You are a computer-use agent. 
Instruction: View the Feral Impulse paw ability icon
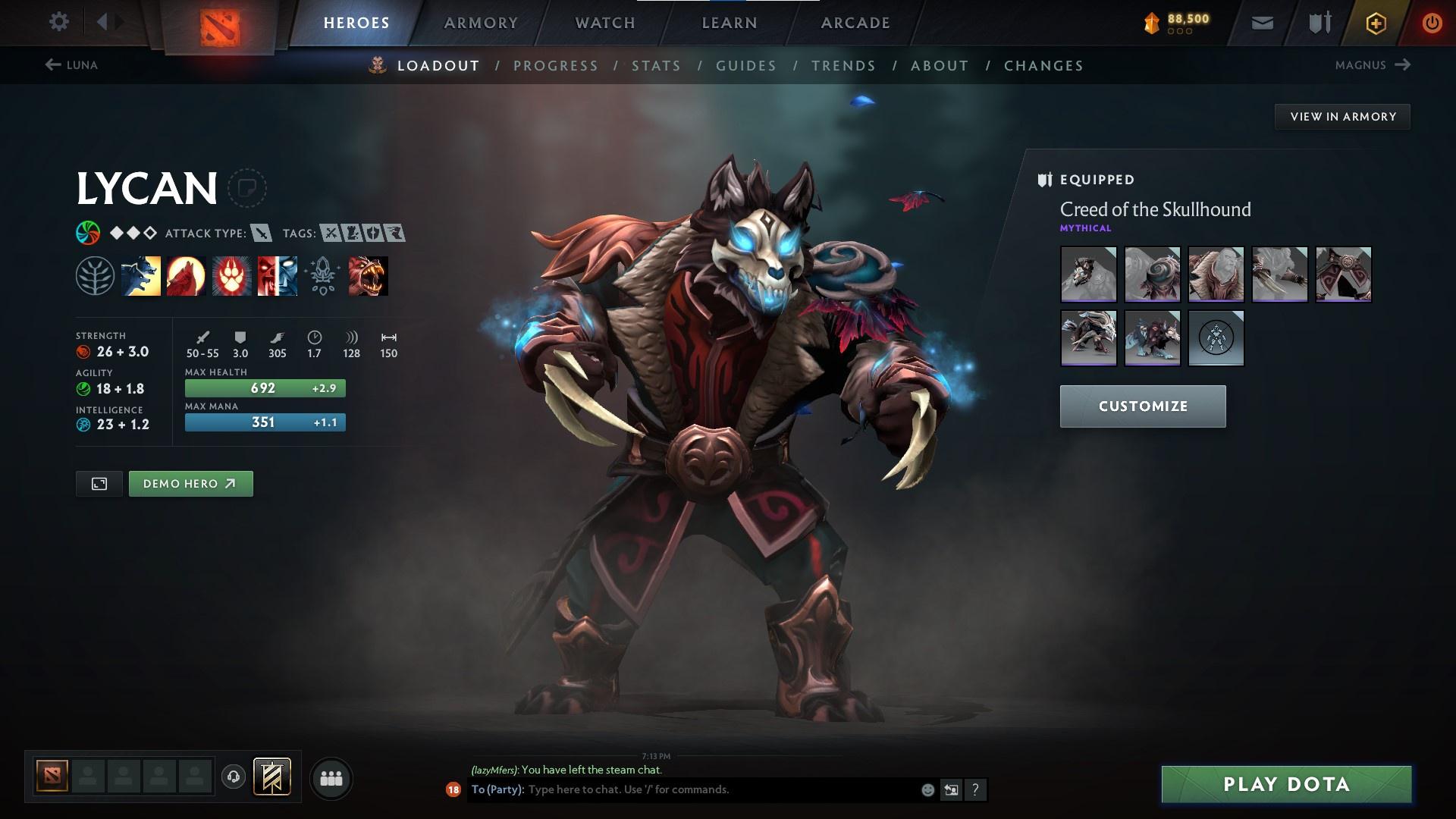point(230,276)
